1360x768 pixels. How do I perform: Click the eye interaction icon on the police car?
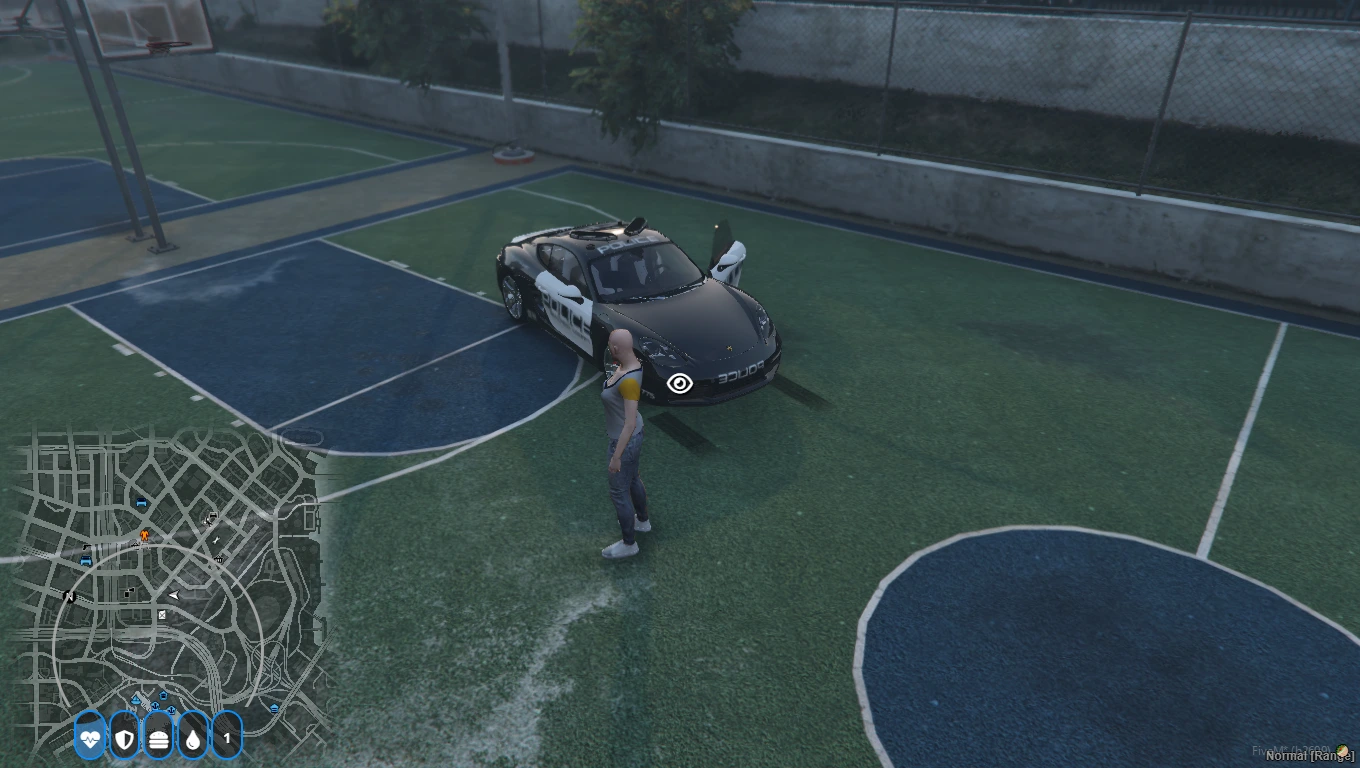pyautogui.click(x=680, y=383)
